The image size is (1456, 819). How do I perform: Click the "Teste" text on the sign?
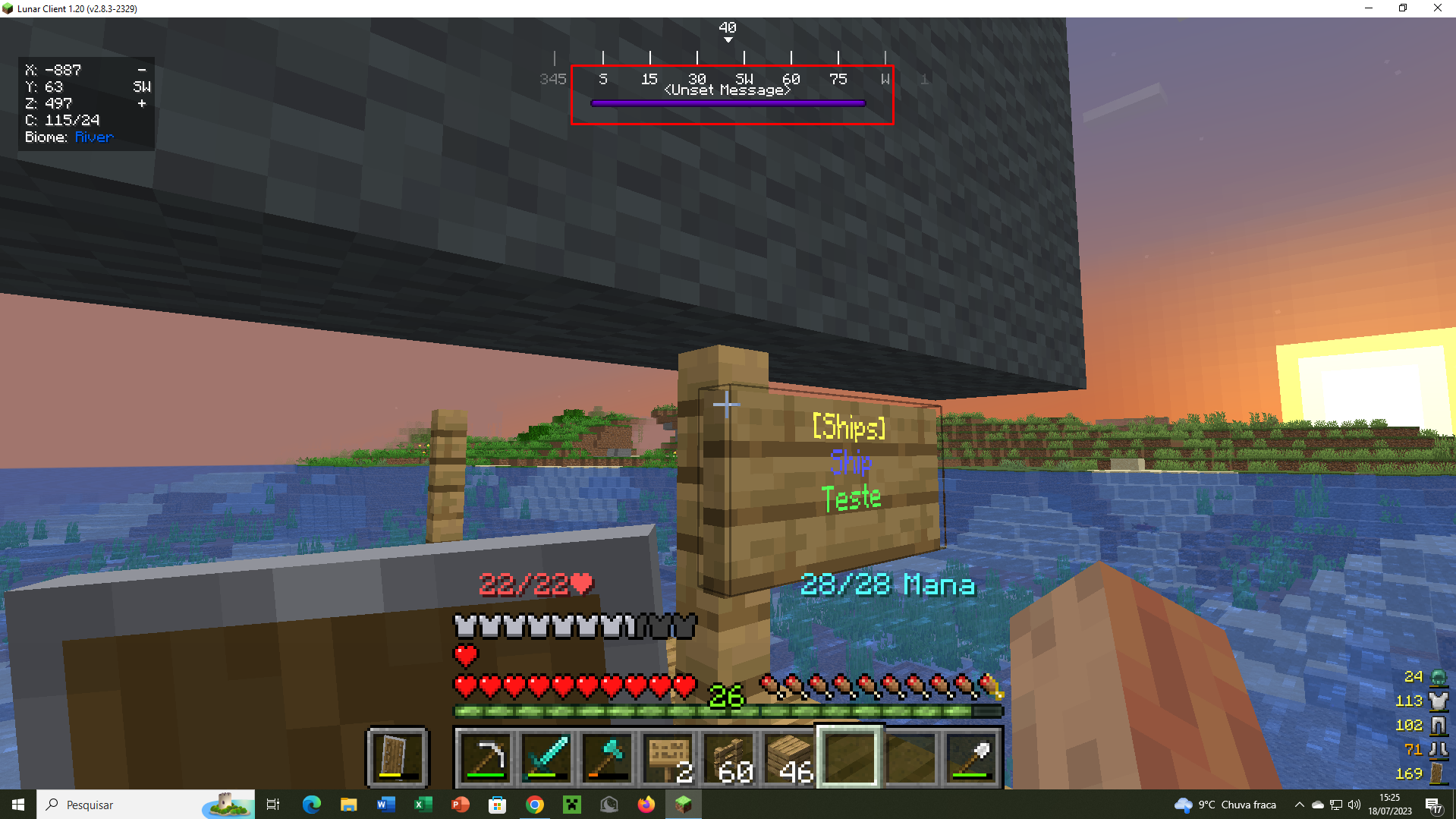(851, 497)
